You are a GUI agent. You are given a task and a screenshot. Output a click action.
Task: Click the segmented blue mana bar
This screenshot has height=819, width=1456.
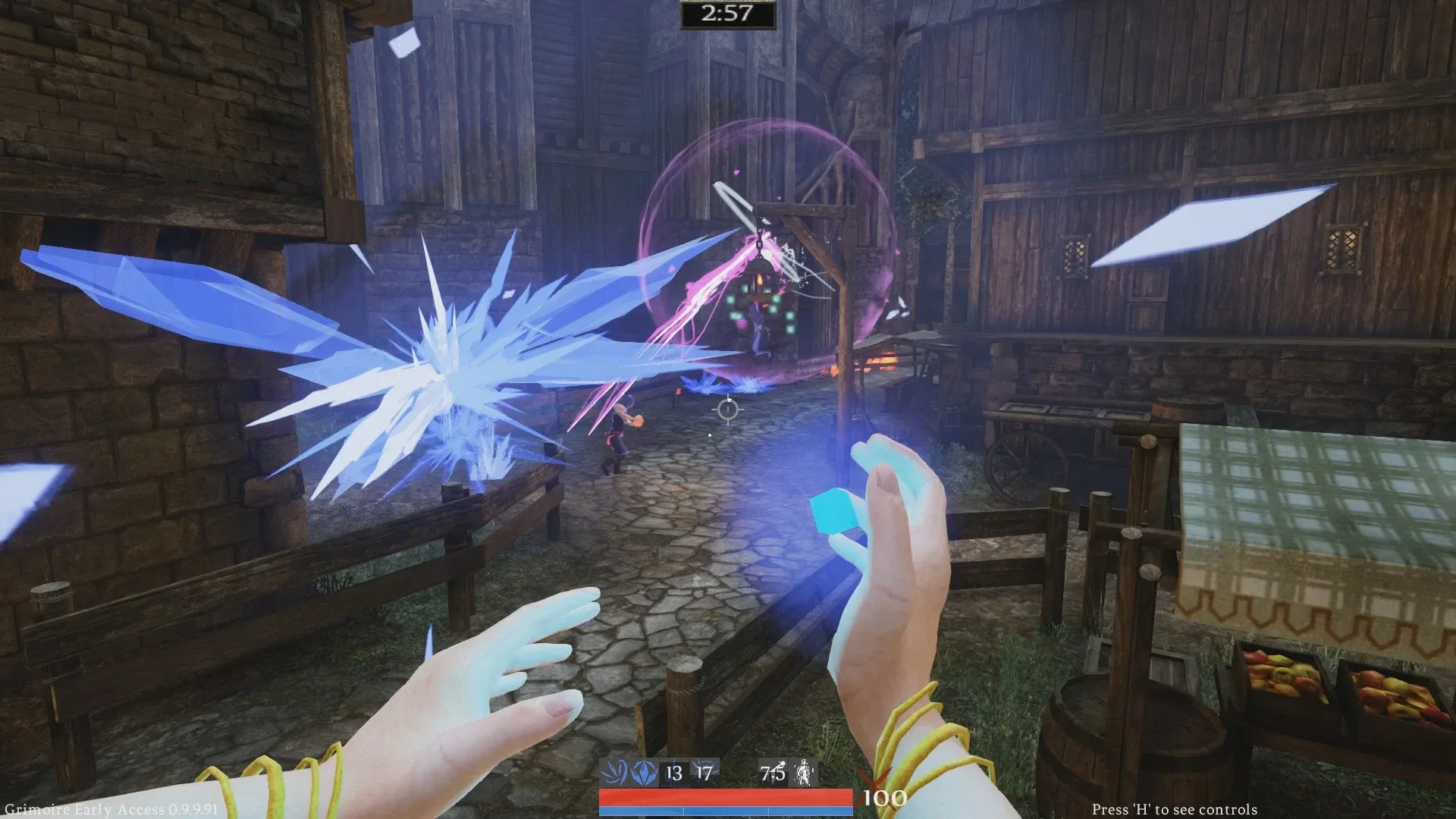click(x=728, y=811)
